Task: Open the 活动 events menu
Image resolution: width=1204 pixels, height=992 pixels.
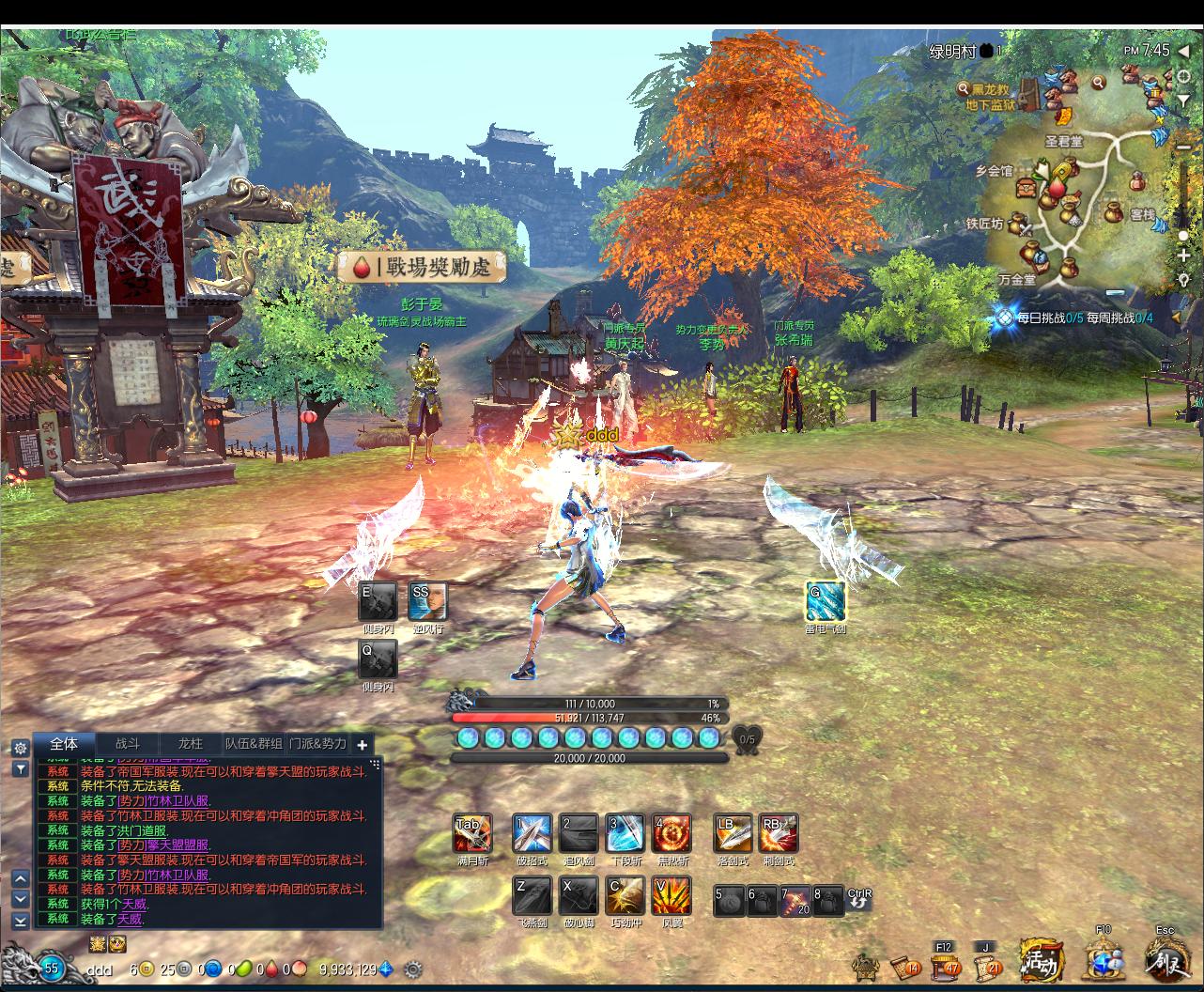Action: [1041, 962]
